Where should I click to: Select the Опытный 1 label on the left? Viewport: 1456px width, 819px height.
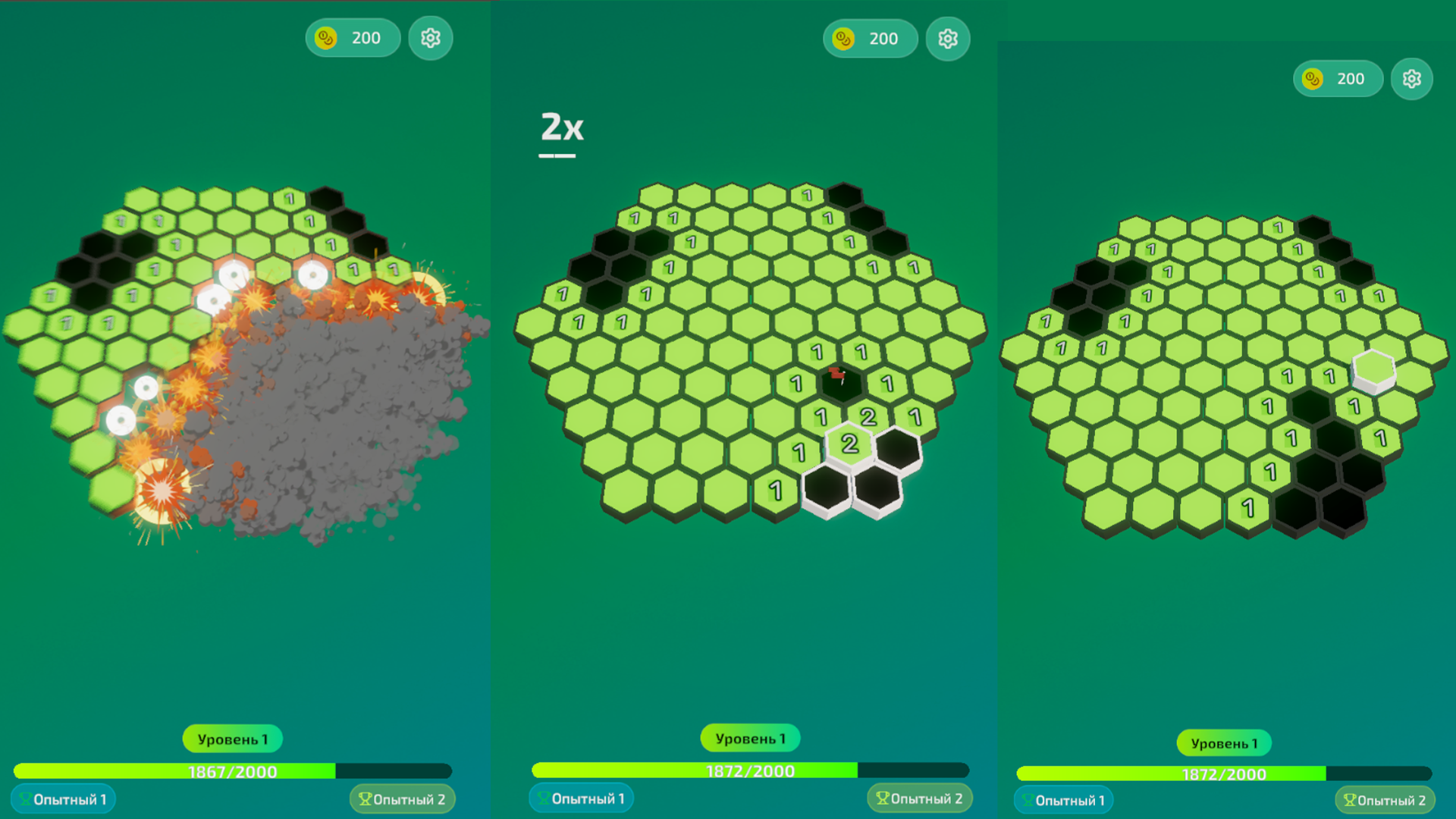pos(64,798)
